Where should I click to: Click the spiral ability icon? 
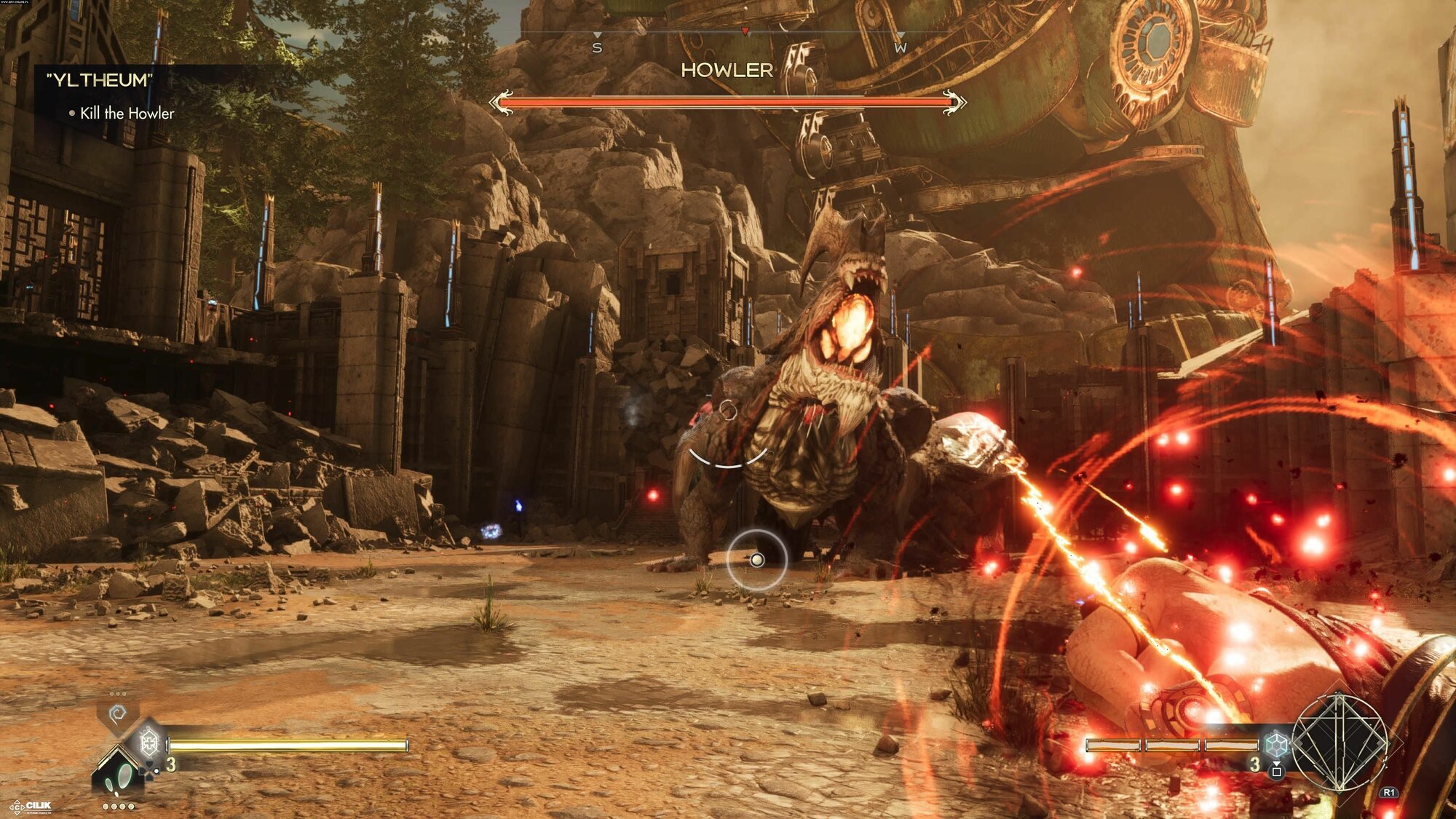click(117, 714)
